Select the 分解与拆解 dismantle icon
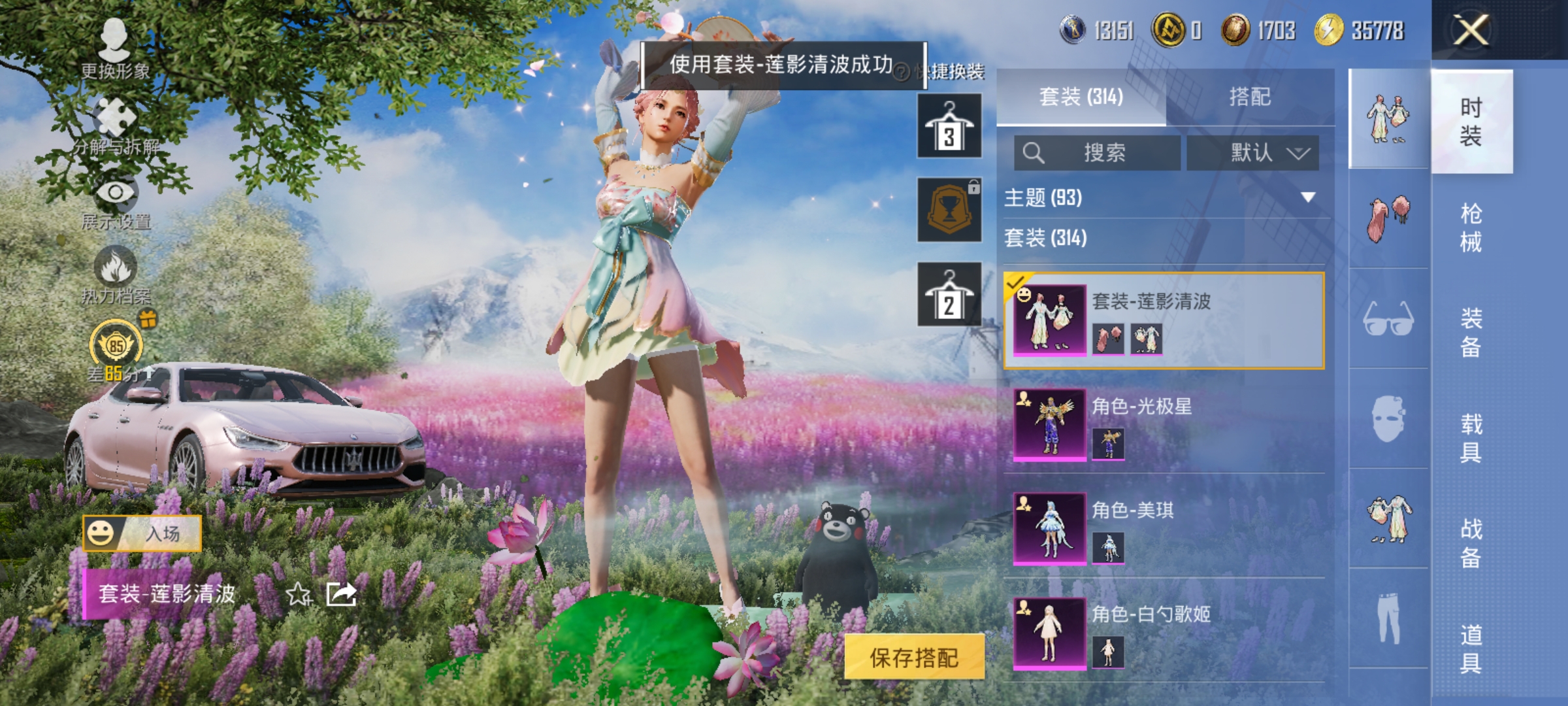1568x706 pixels. click(x=115, y=114)
